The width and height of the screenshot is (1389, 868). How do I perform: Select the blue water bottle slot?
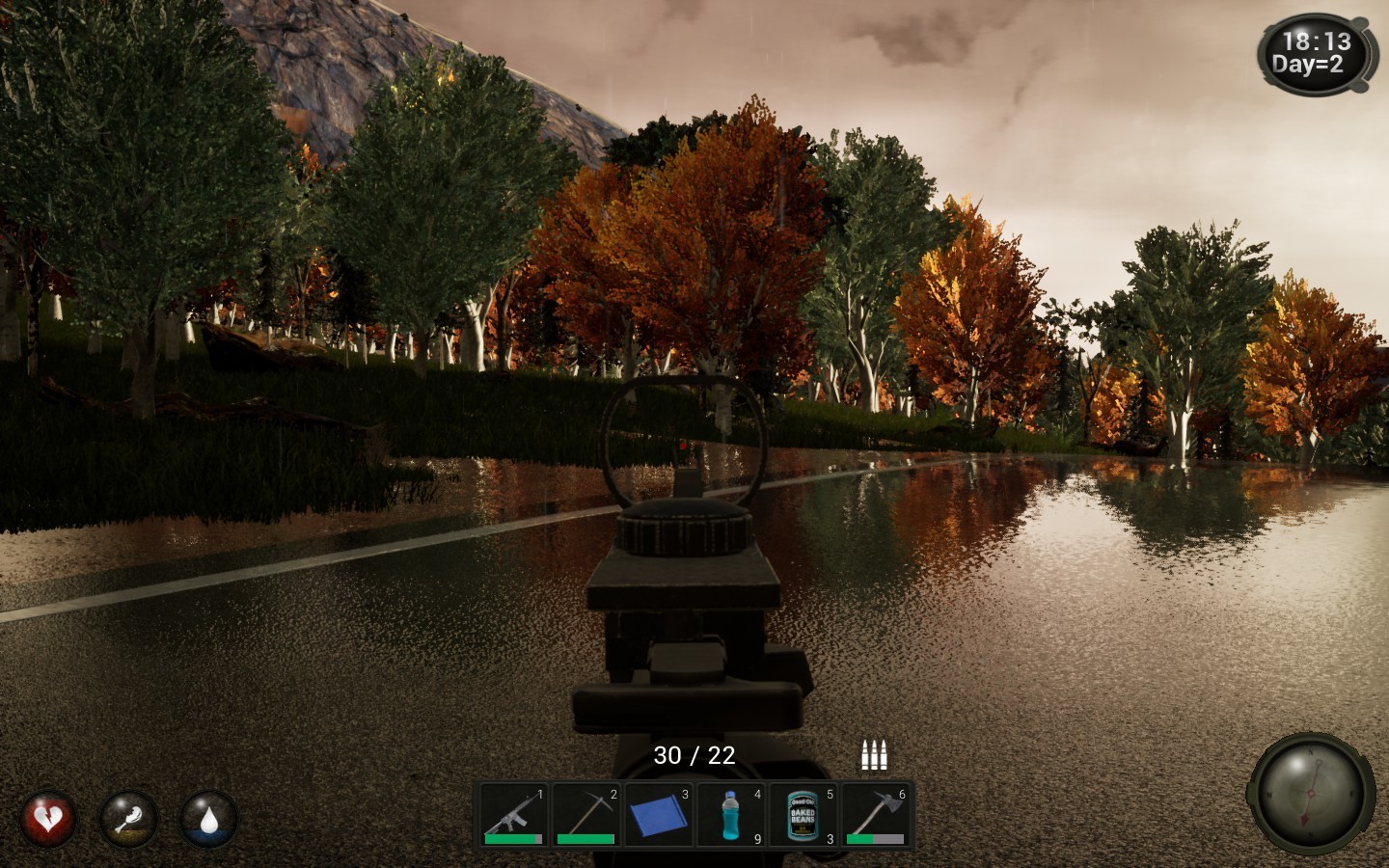[731, 815]
